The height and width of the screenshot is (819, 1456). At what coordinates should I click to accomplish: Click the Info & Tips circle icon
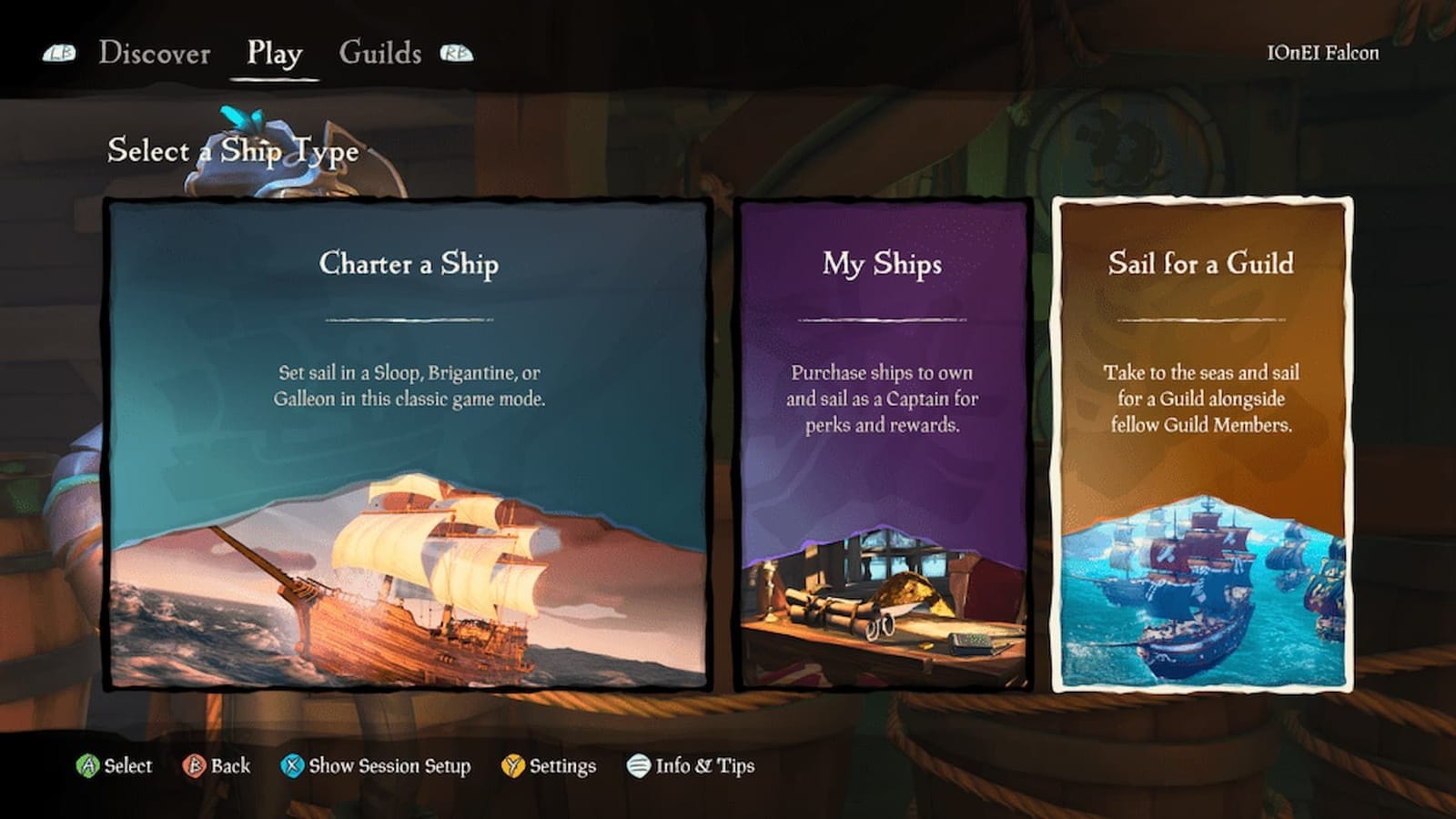[x=637, y=767]
